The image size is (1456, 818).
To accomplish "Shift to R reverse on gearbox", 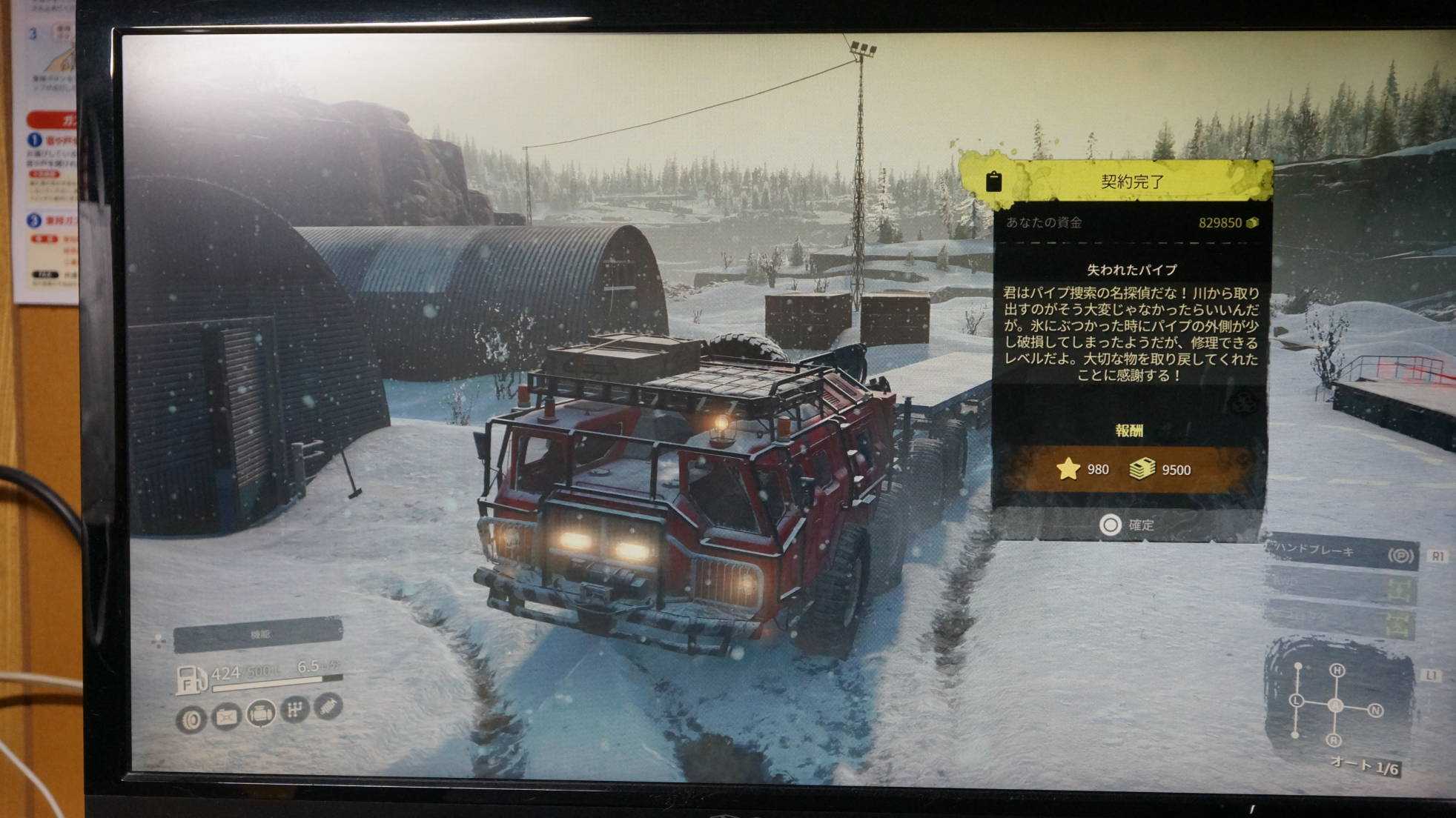I will tap(1334, 740).
